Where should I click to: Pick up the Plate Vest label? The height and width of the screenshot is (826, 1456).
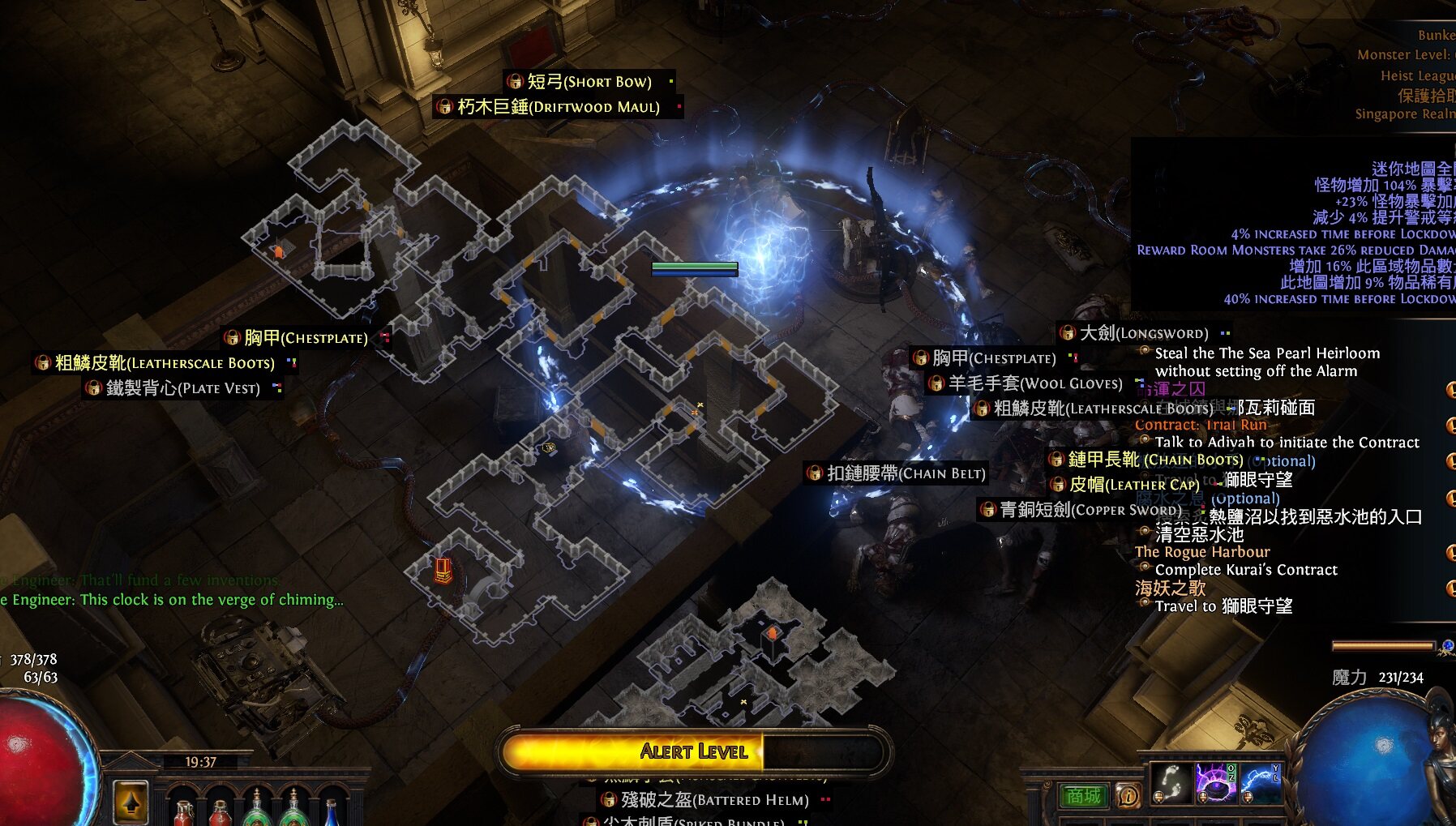[x=183, y=388]
